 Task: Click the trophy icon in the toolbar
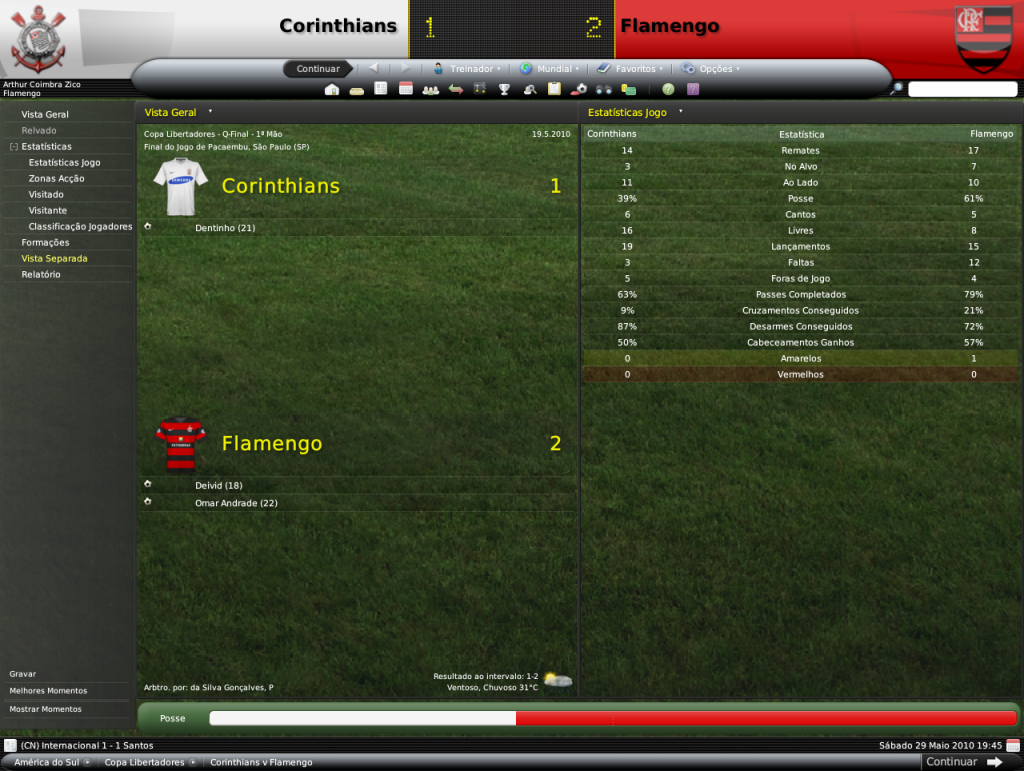[x=504, y=89]
